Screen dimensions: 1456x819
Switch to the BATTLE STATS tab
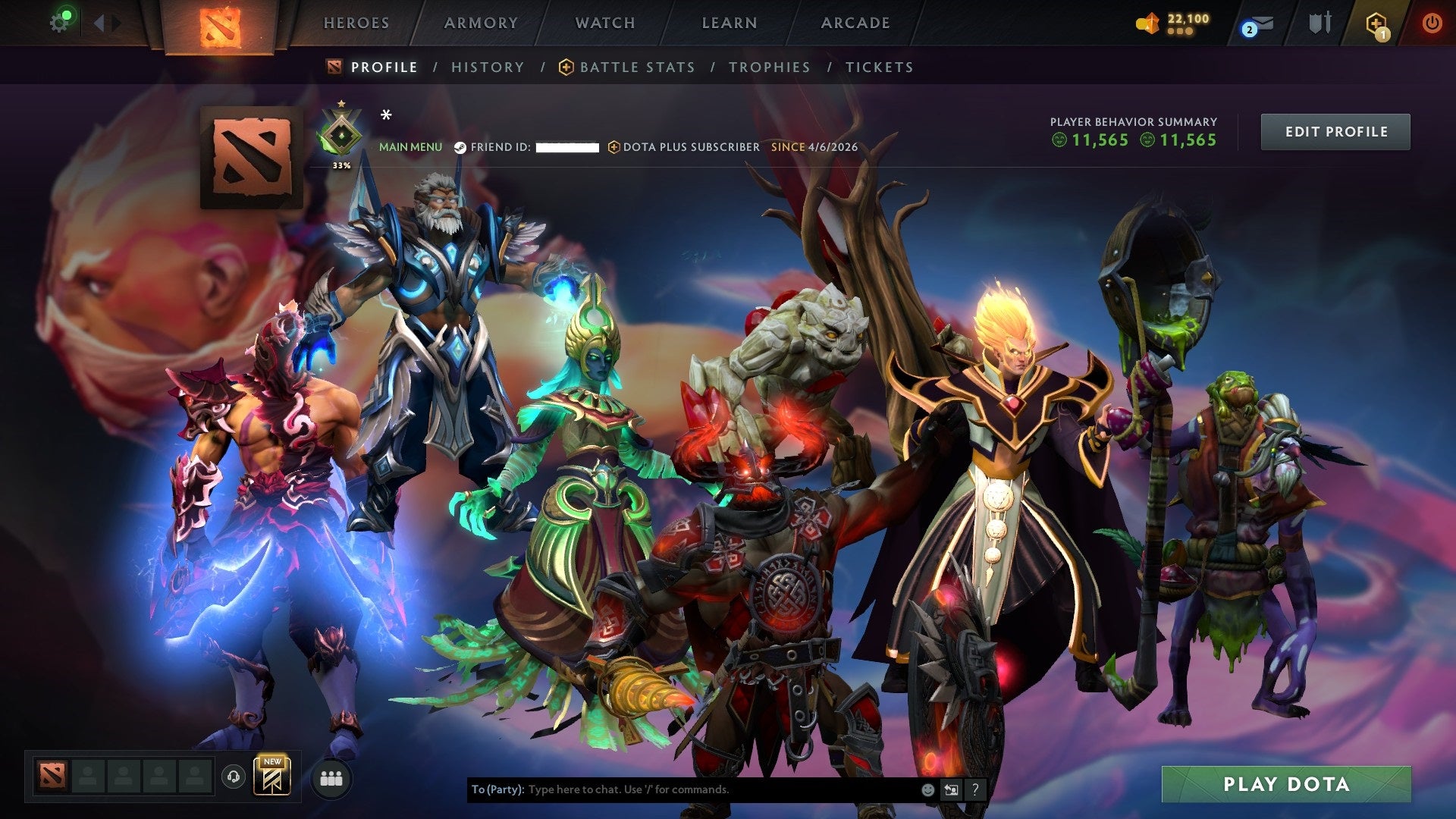(x=635, y=67)
